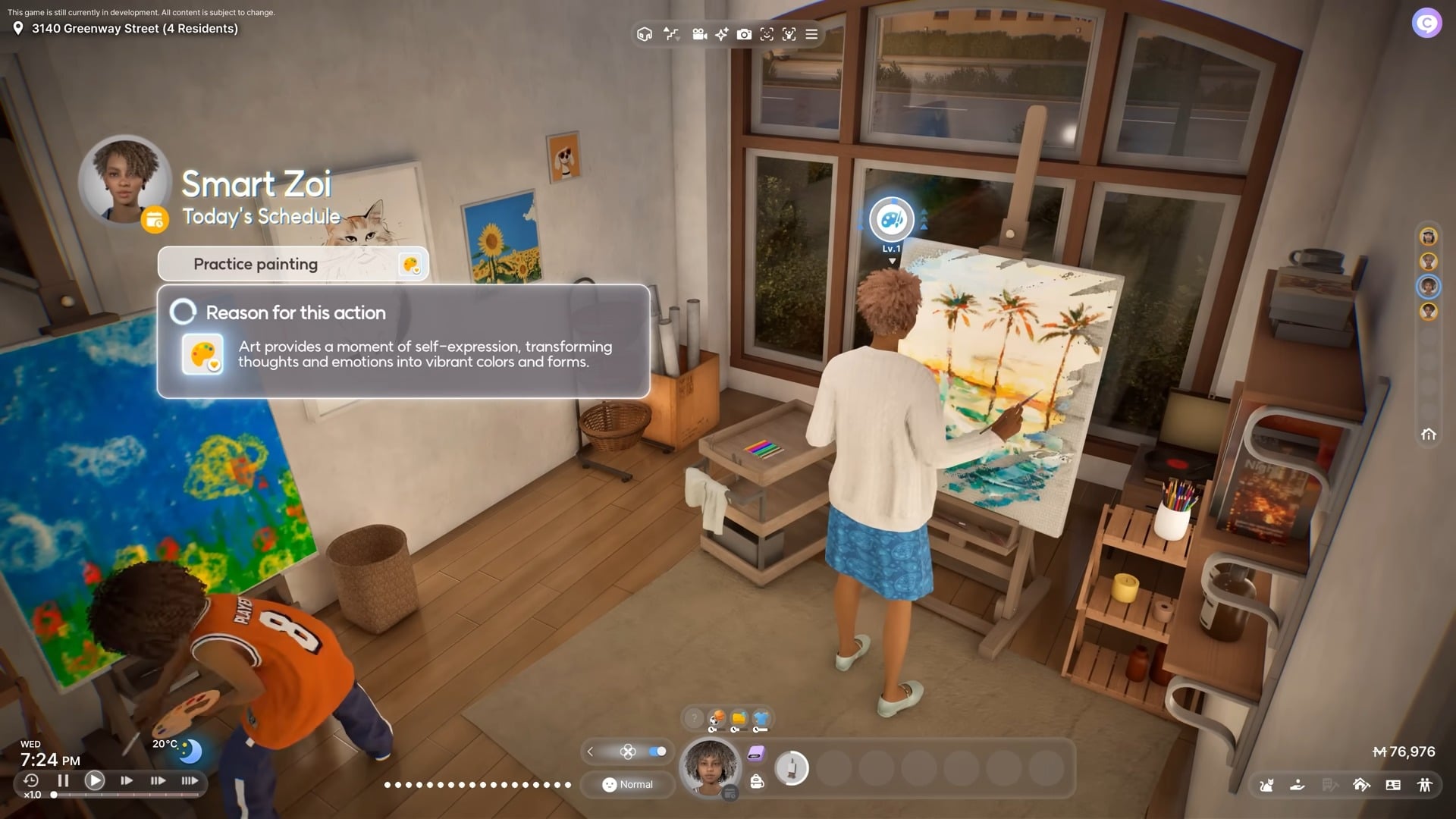Toggle the clover needs display
The height and width of the screenshot is (819, 1456).
[x=628, y=751]
